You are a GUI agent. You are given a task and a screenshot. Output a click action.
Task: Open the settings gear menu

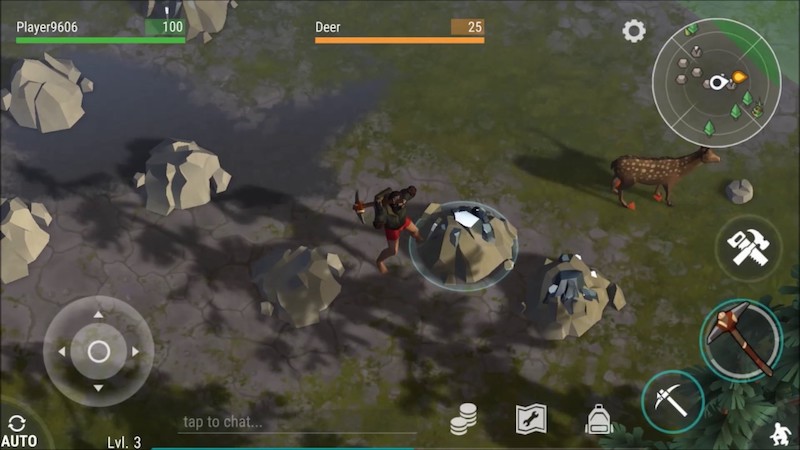pyautogui.click(x=634, y=31)
